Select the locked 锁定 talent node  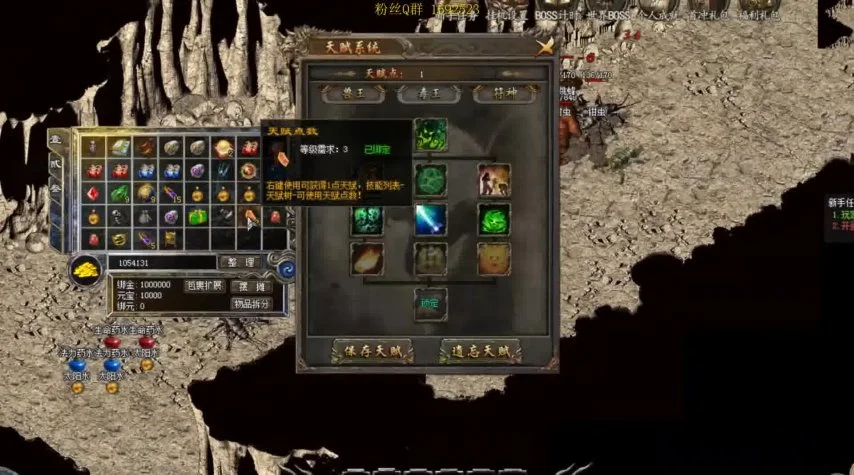(x=430, y=302)
